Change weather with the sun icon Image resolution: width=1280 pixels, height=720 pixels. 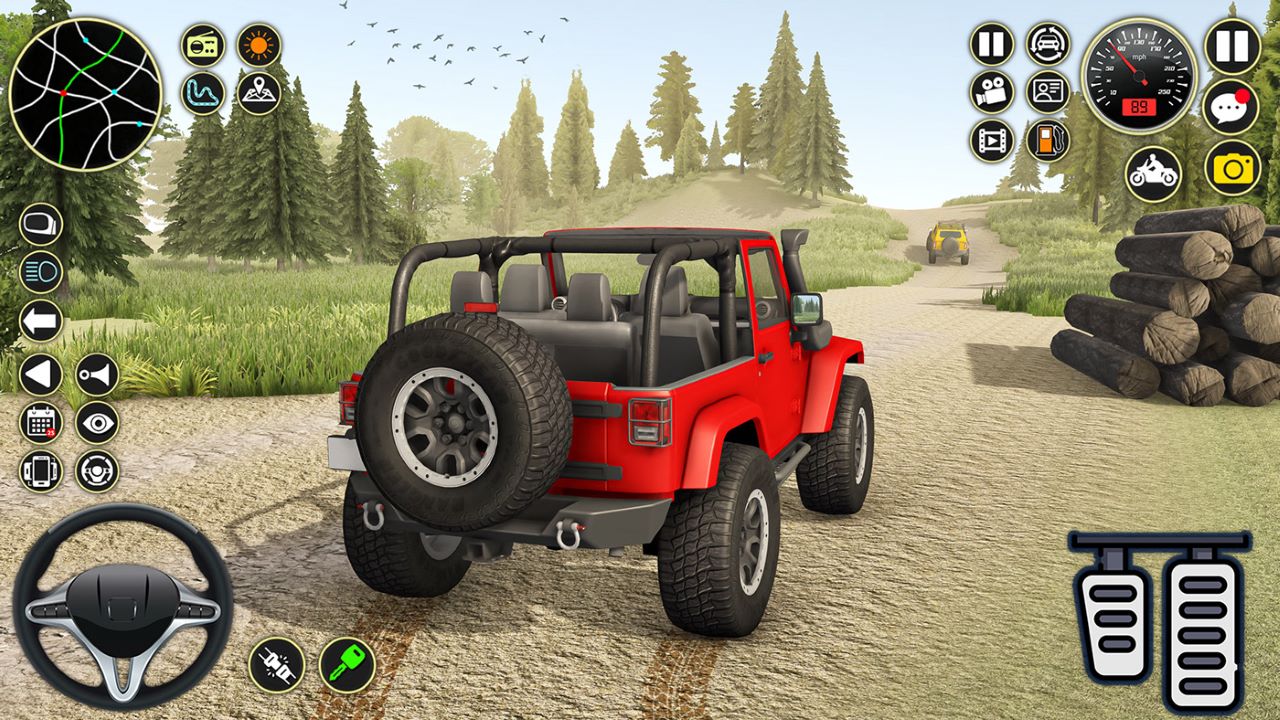[x=257, y=44]
